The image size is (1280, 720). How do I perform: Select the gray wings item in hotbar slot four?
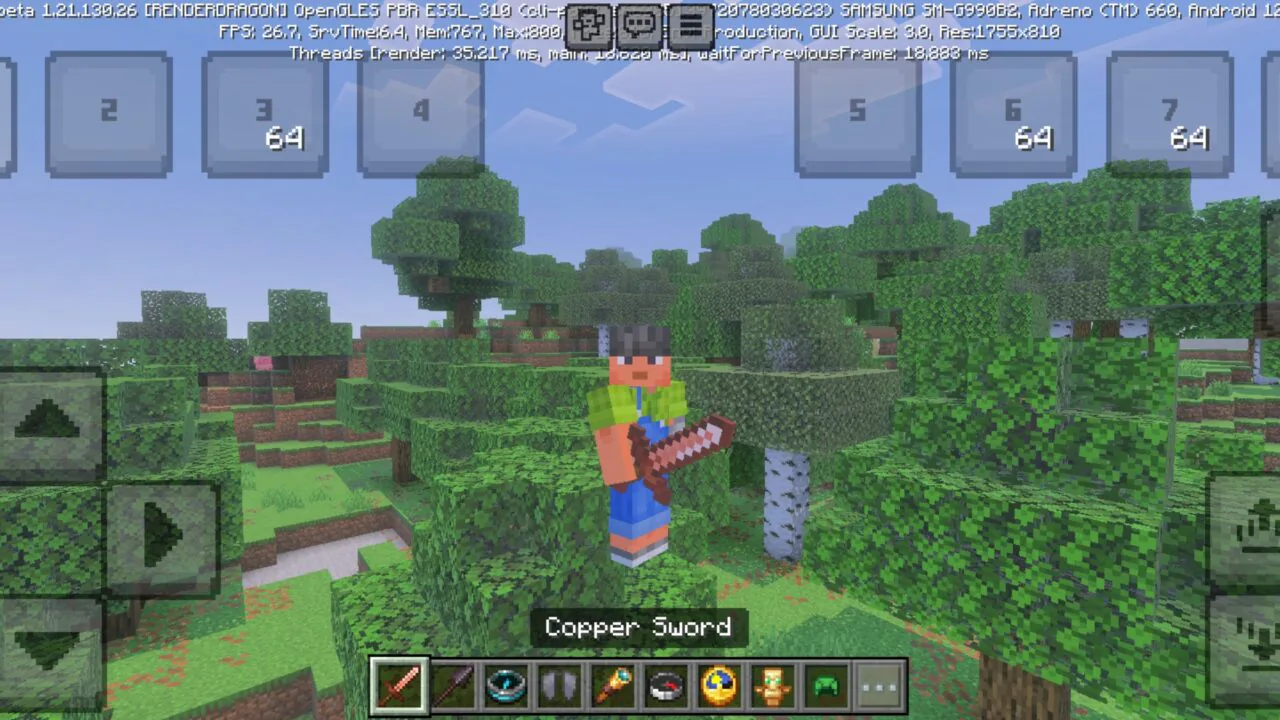click(x=559, y=684)
